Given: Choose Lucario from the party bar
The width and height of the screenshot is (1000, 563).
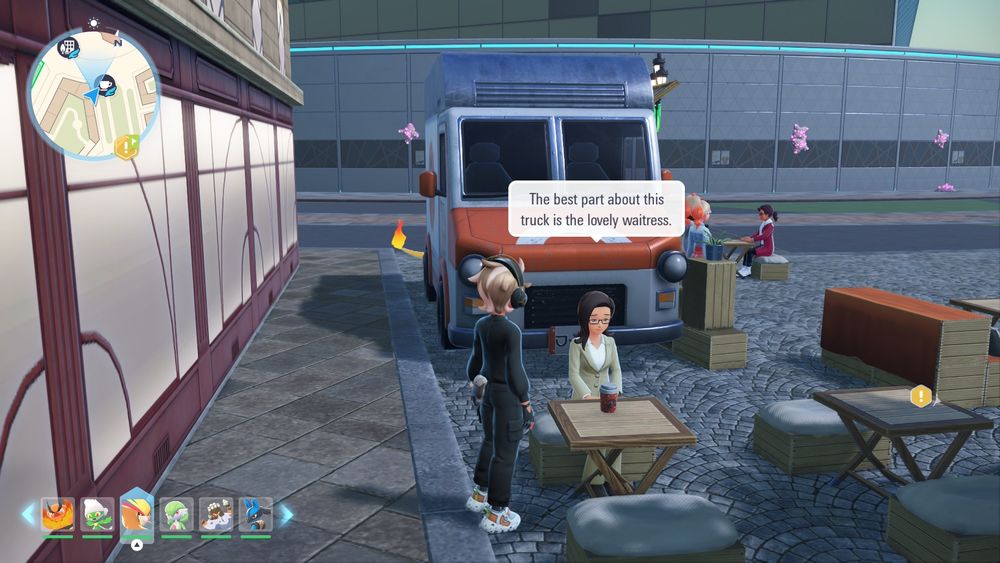Looking at the screenshot, I should 255,514.
